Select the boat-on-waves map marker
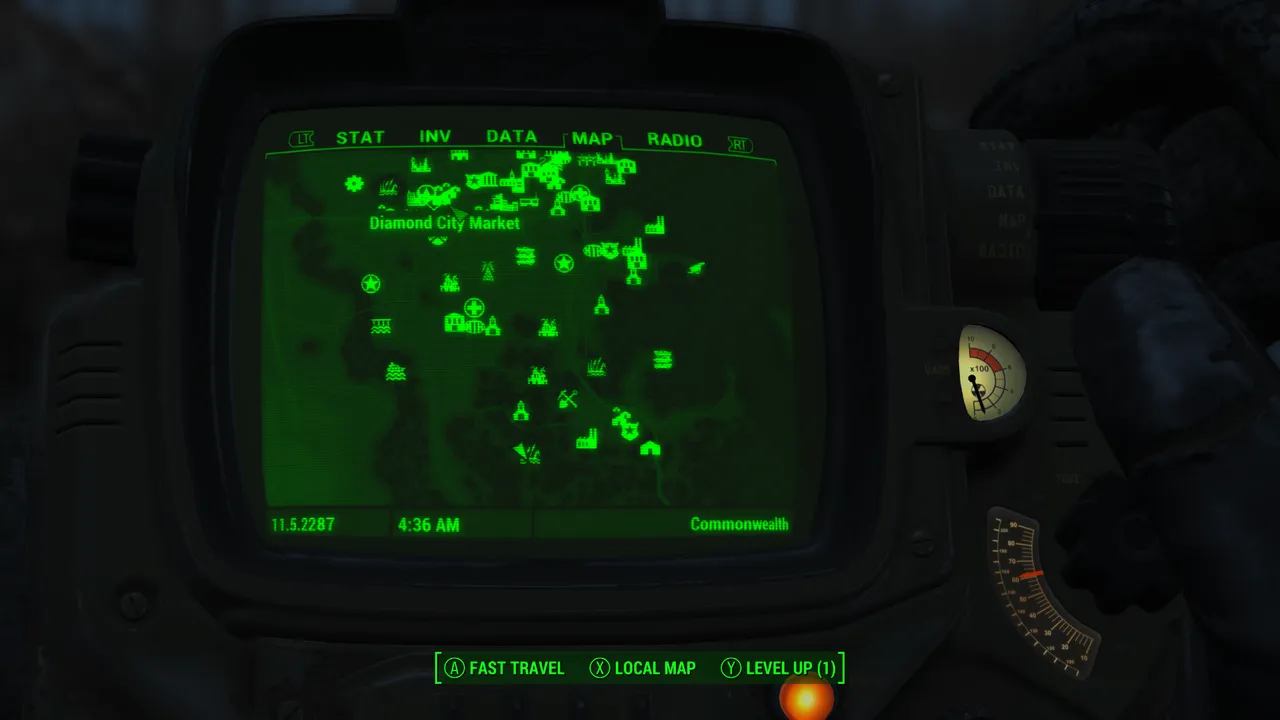 [395, 372]
